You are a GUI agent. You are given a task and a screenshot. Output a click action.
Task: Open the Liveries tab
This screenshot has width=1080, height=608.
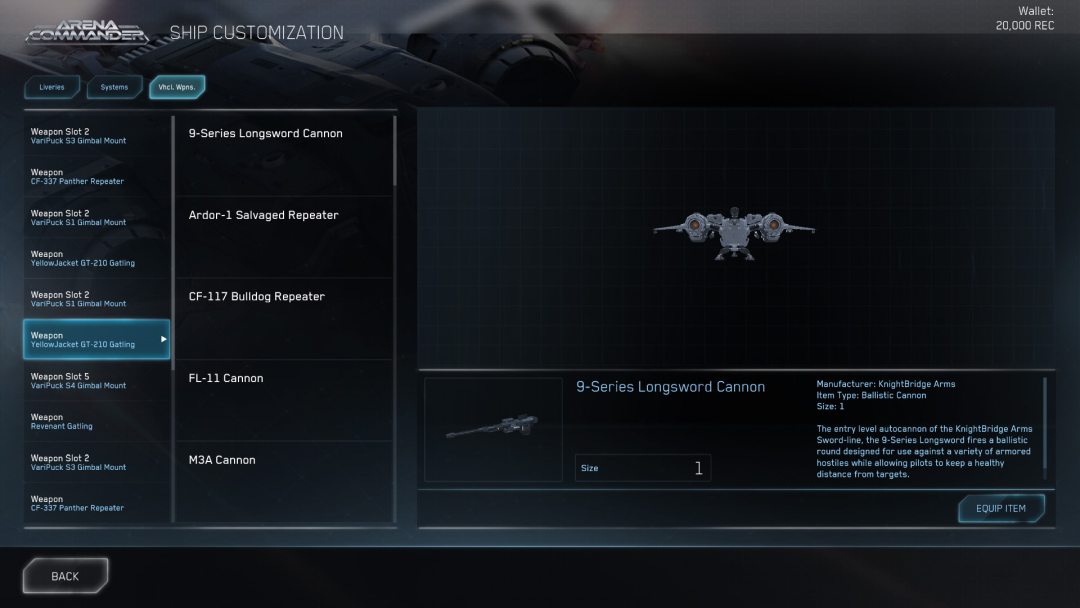coord(52,87)
